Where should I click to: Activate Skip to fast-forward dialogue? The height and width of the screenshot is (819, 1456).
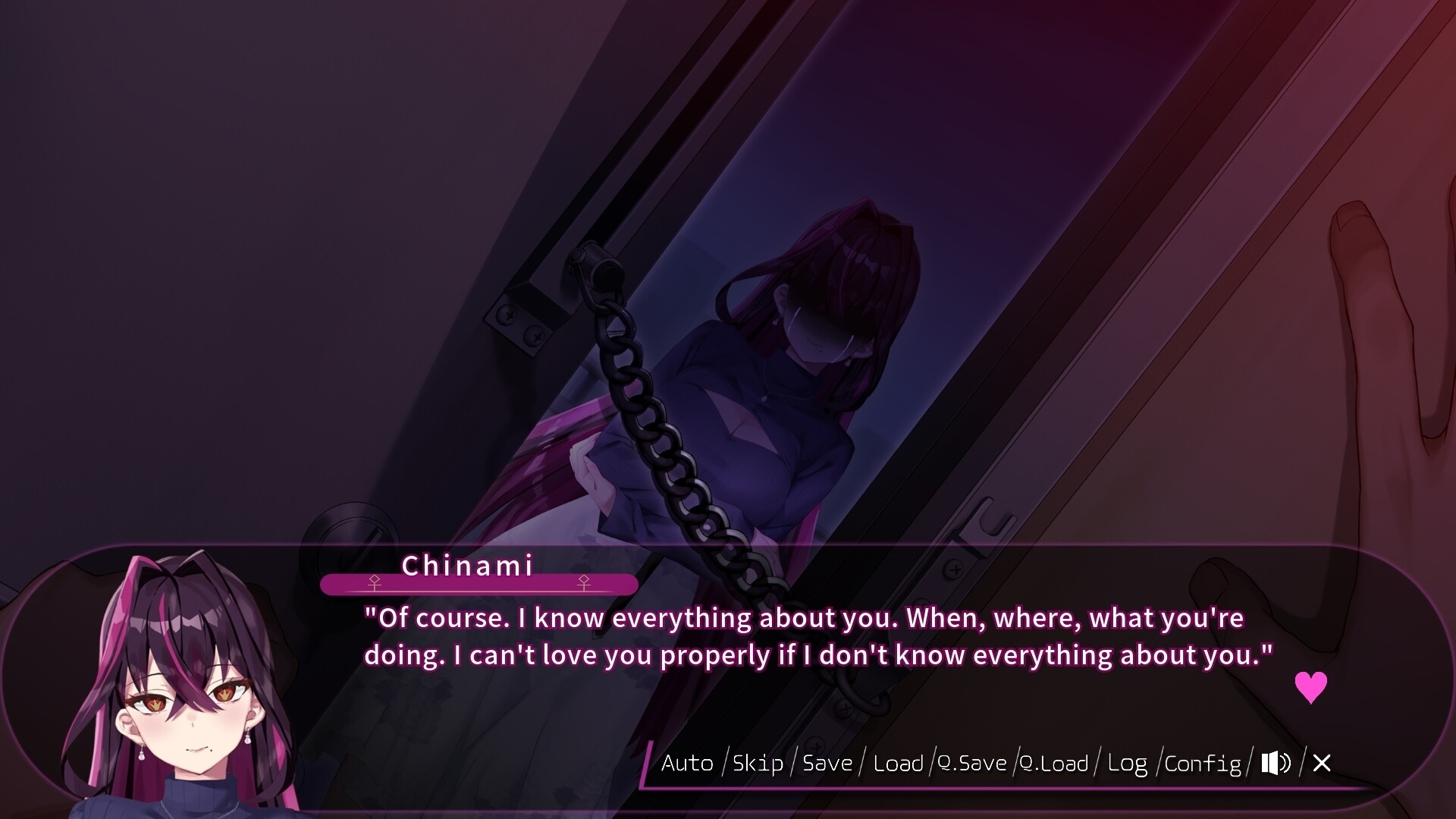click(x=758, y=763)
